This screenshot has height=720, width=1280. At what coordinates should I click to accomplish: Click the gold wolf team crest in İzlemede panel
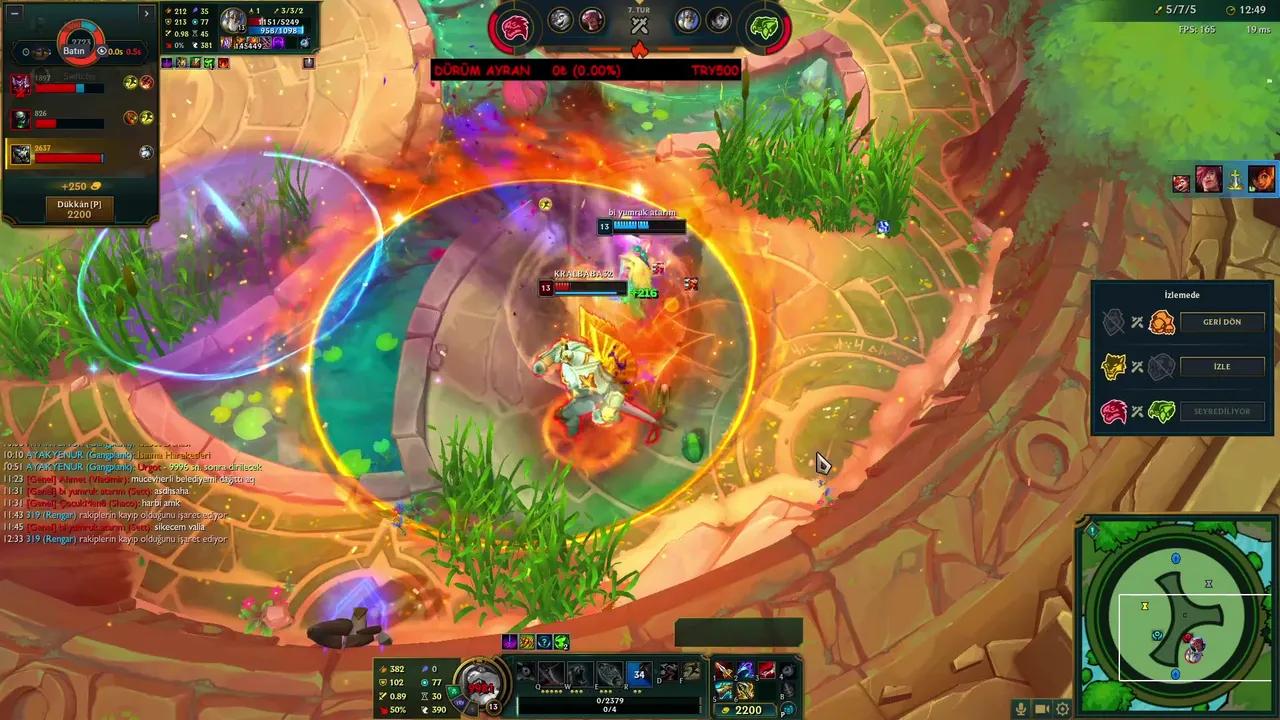click(1115, 366)
